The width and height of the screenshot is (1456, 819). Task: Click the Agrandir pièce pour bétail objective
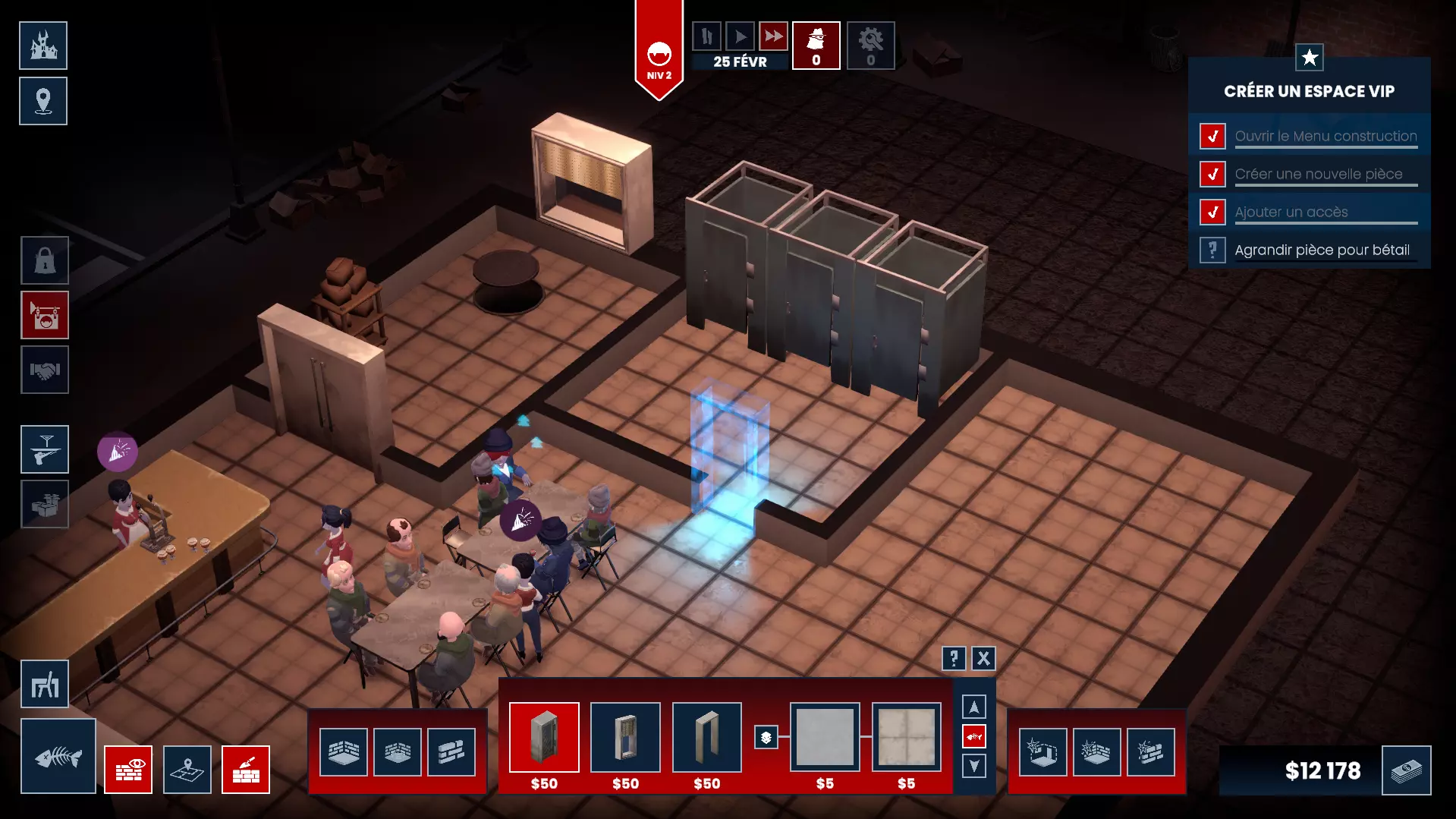(x=1322, y=250)
